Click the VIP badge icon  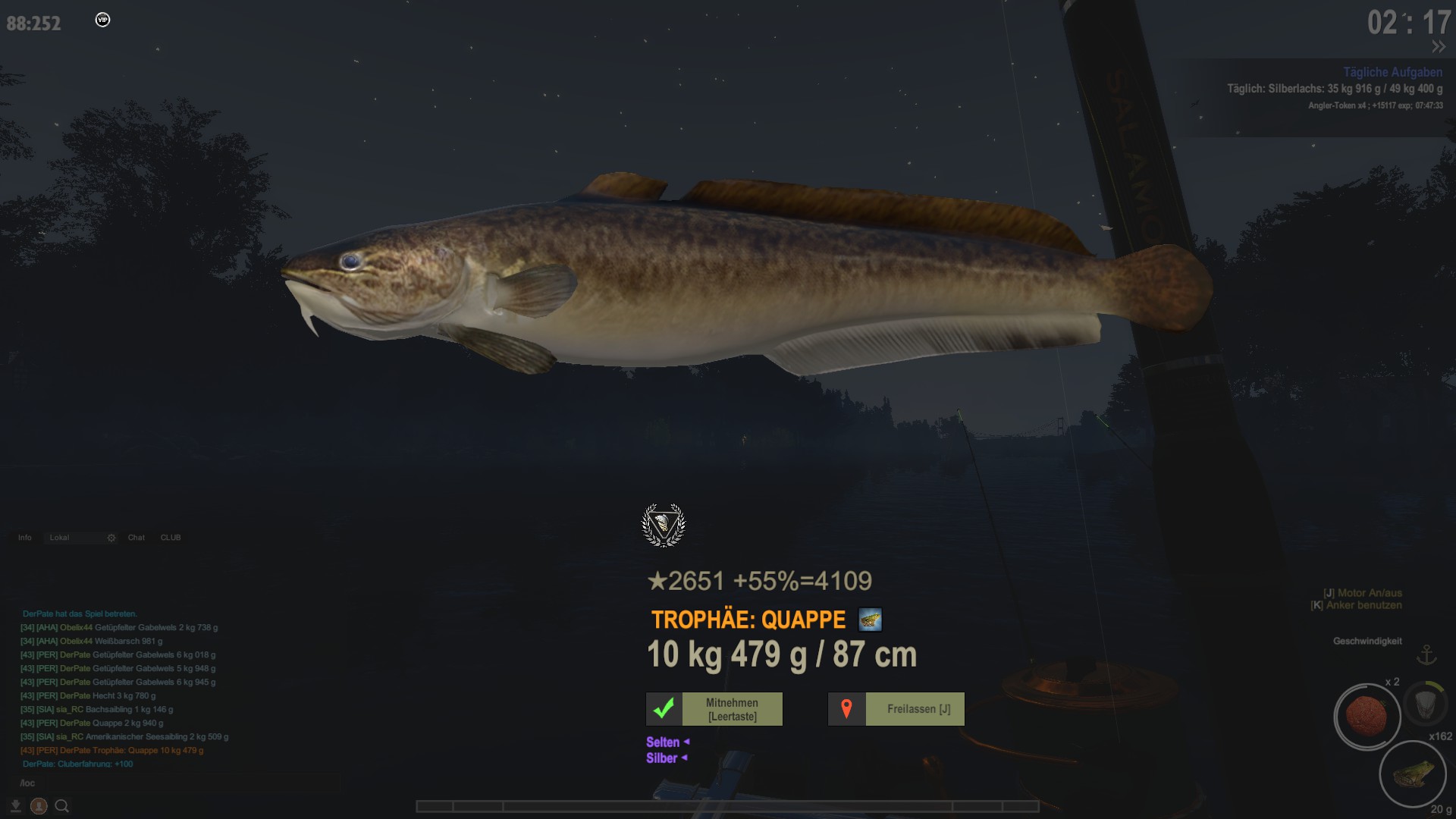click(103, 20)
